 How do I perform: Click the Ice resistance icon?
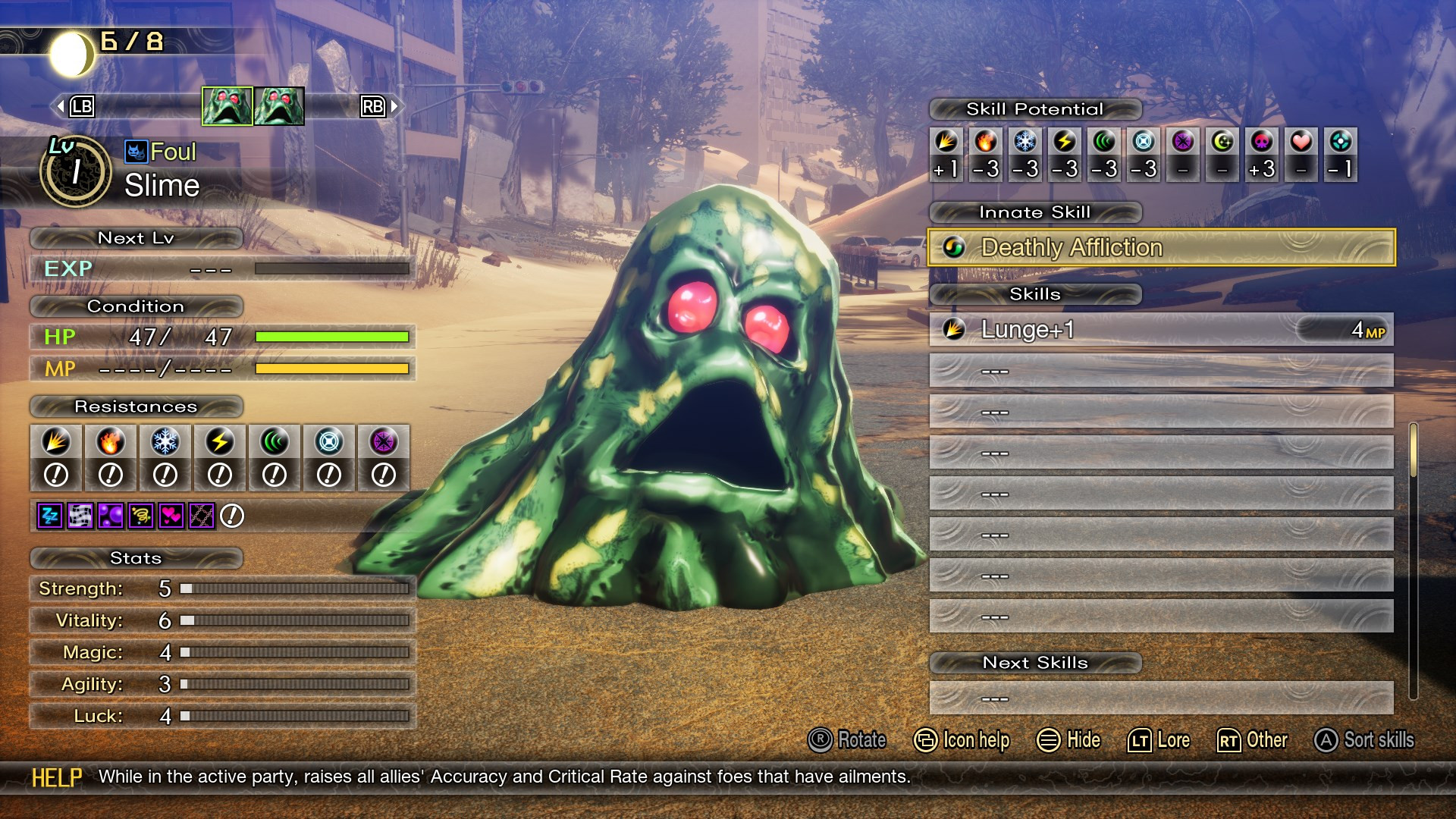165,441
